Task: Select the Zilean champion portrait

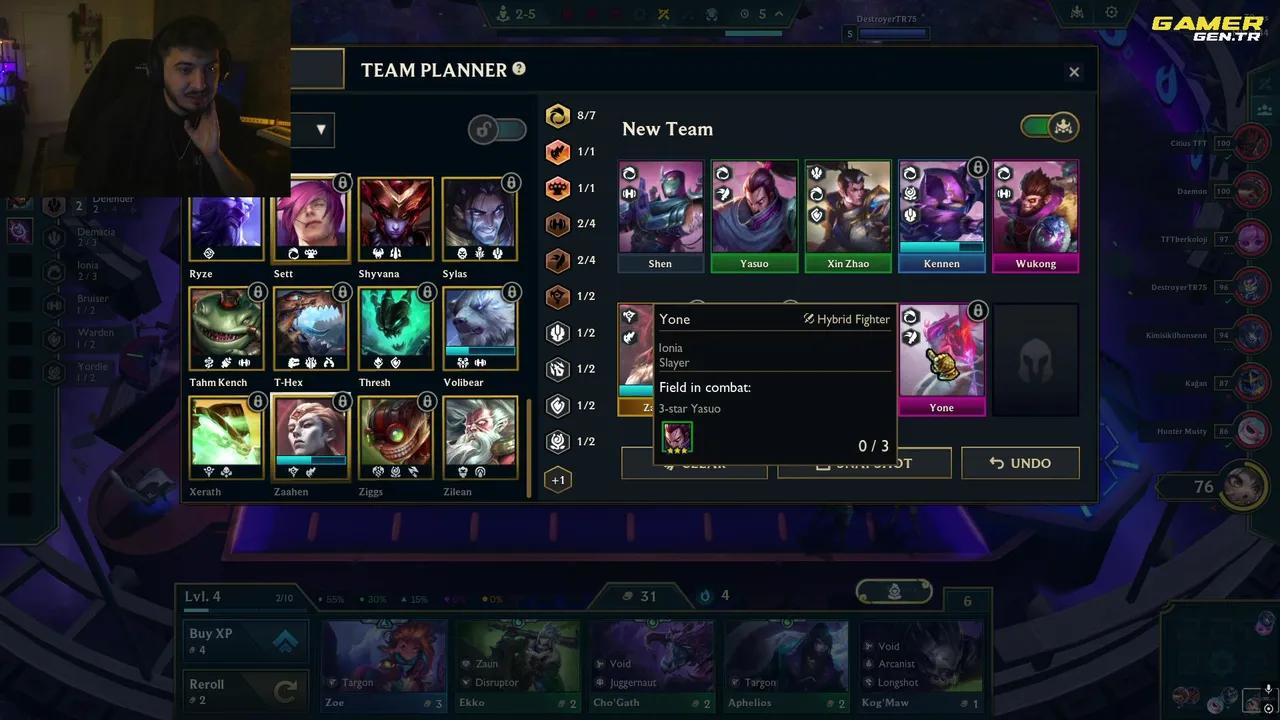Action: [x=480, y=438]
